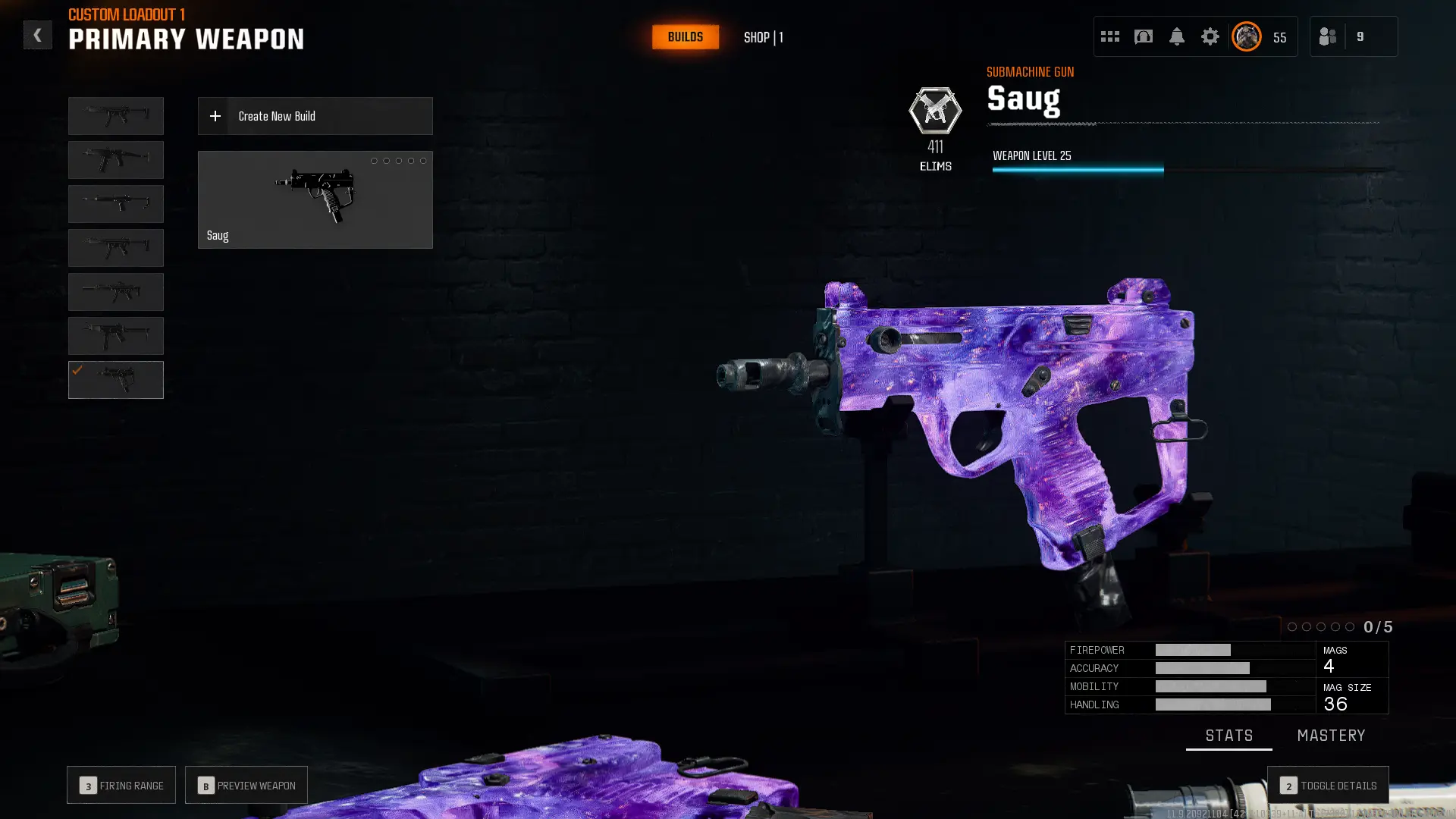Image resolution: width=1456 pixels, height=819 pixels.
Task: Open the apps grid menu
Action: (1109, 36)
